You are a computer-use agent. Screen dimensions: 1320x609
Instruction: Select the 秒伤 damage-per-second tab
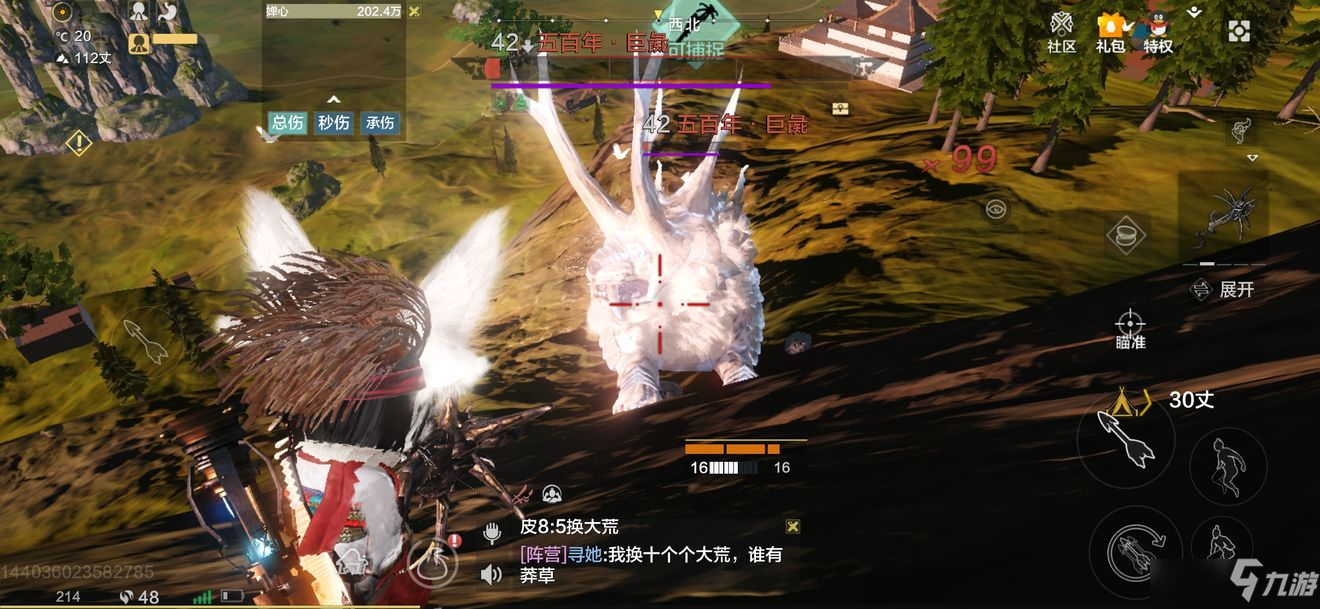[x=333, y=123]
